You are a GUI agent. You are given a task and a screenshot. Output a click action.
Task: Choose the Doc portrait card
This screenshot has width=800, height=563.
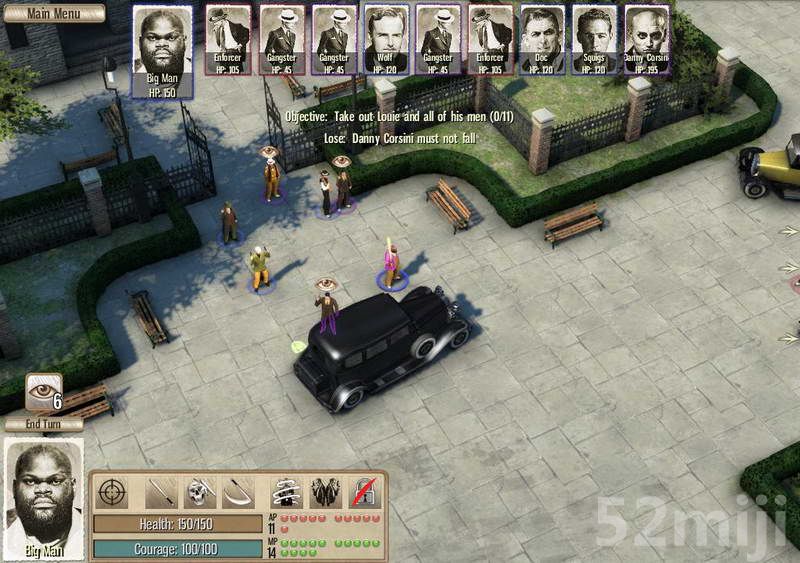(542, 40)
